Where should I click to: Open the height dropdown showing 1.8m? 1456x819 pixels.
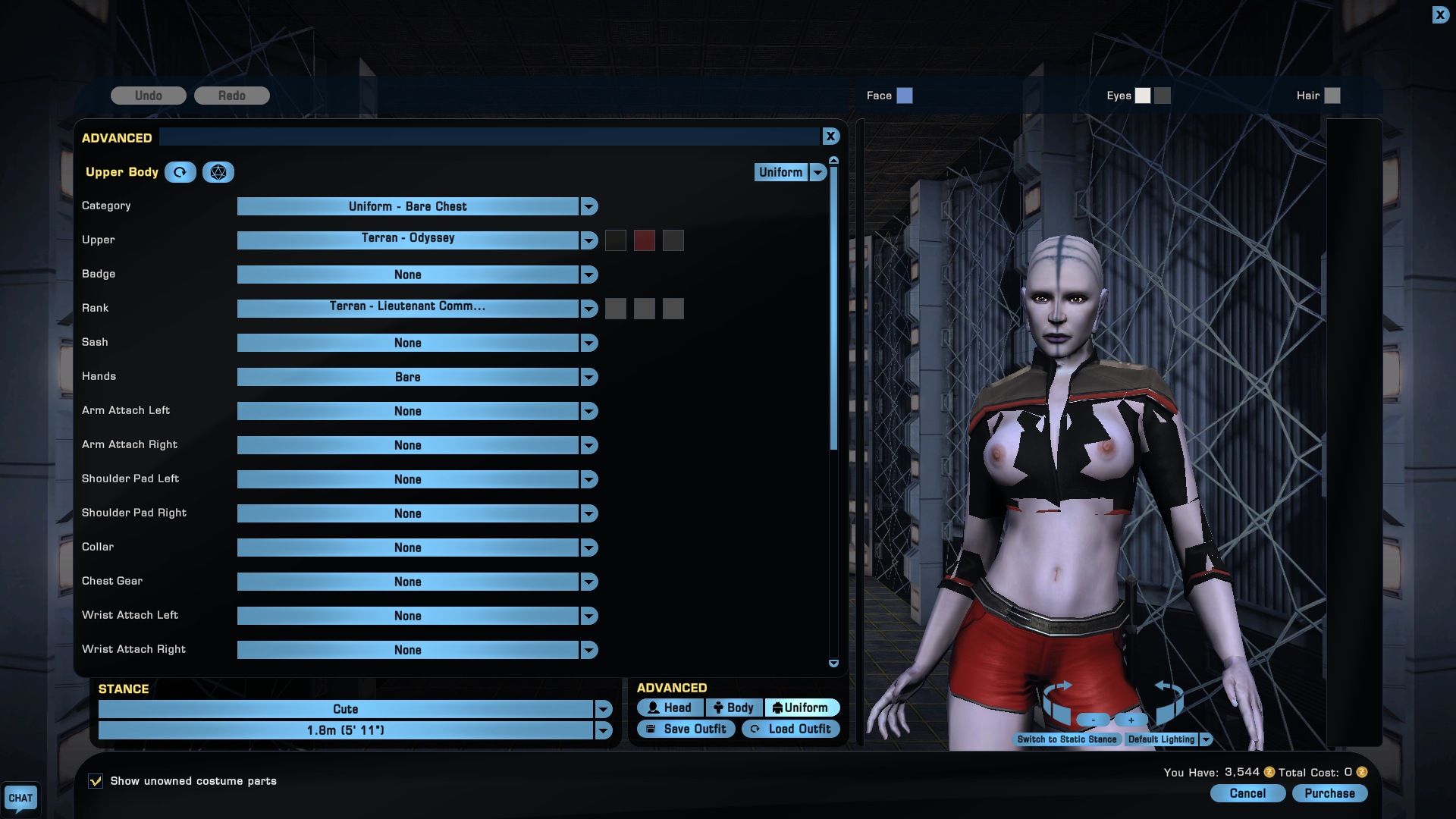(x=604, y=730)
